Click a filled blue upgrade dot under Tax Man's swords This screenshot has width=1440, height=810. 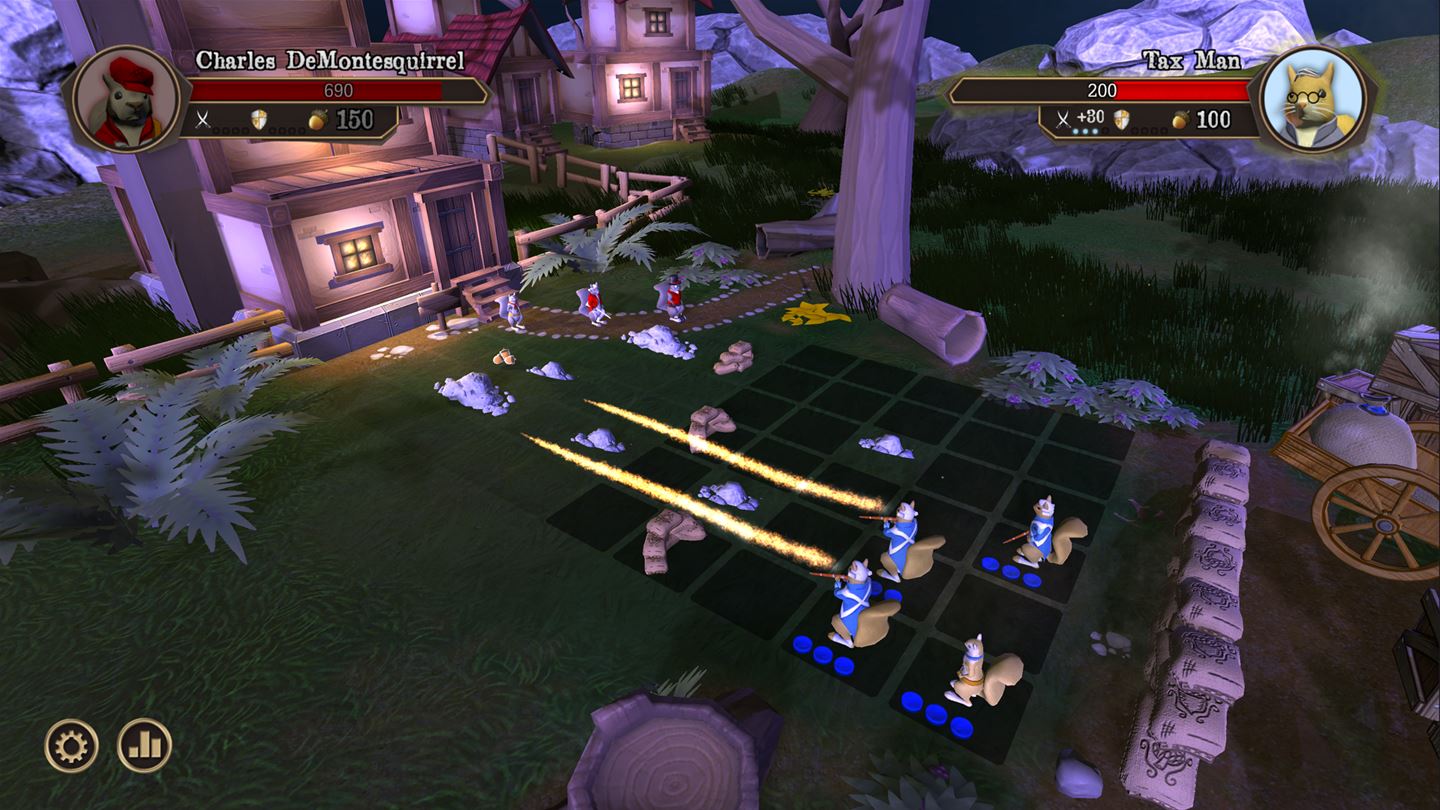[1085, 132]
